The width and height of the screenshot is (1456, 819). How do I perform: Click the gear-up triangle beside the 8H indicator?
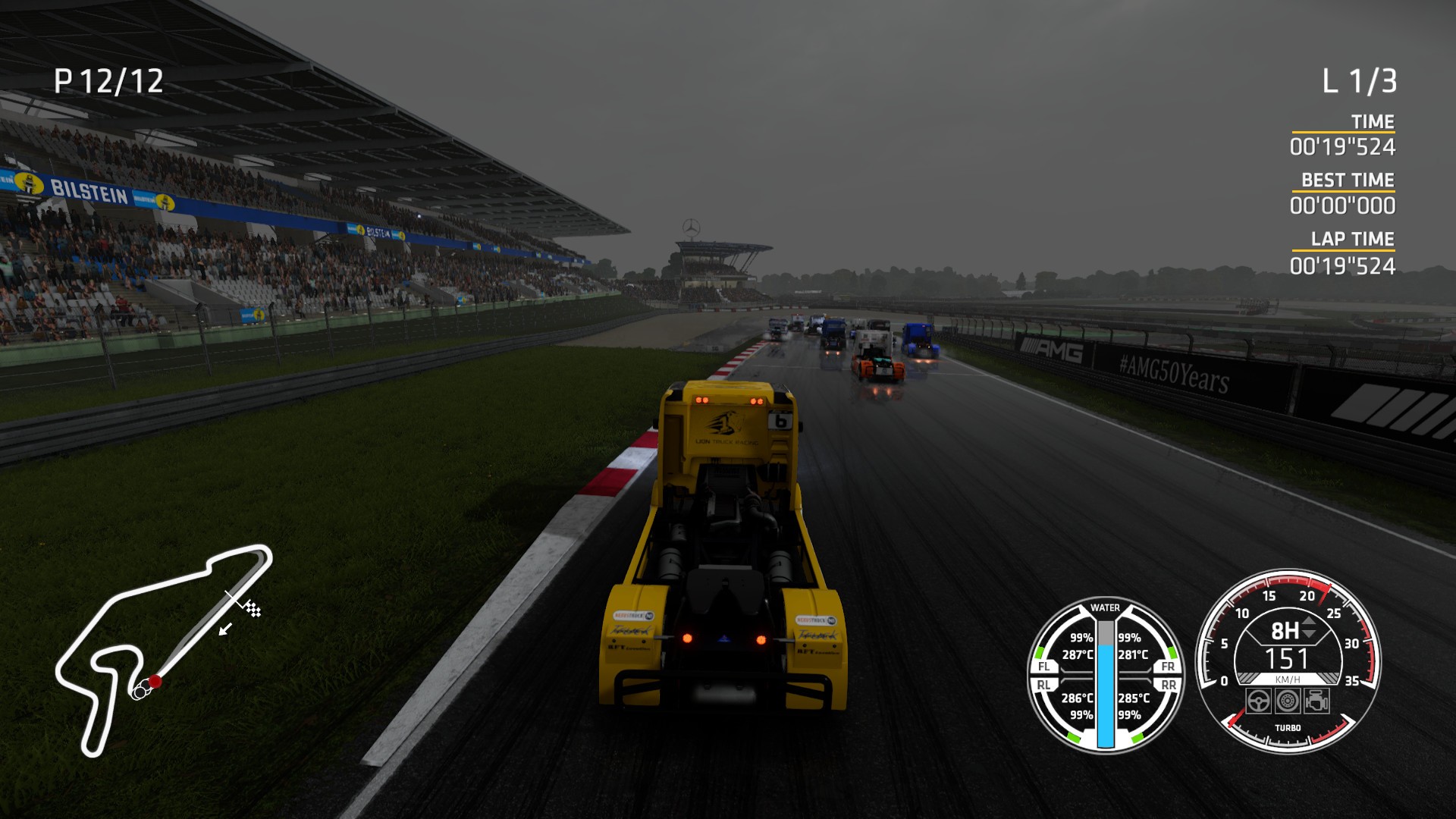click(1309, 621)
